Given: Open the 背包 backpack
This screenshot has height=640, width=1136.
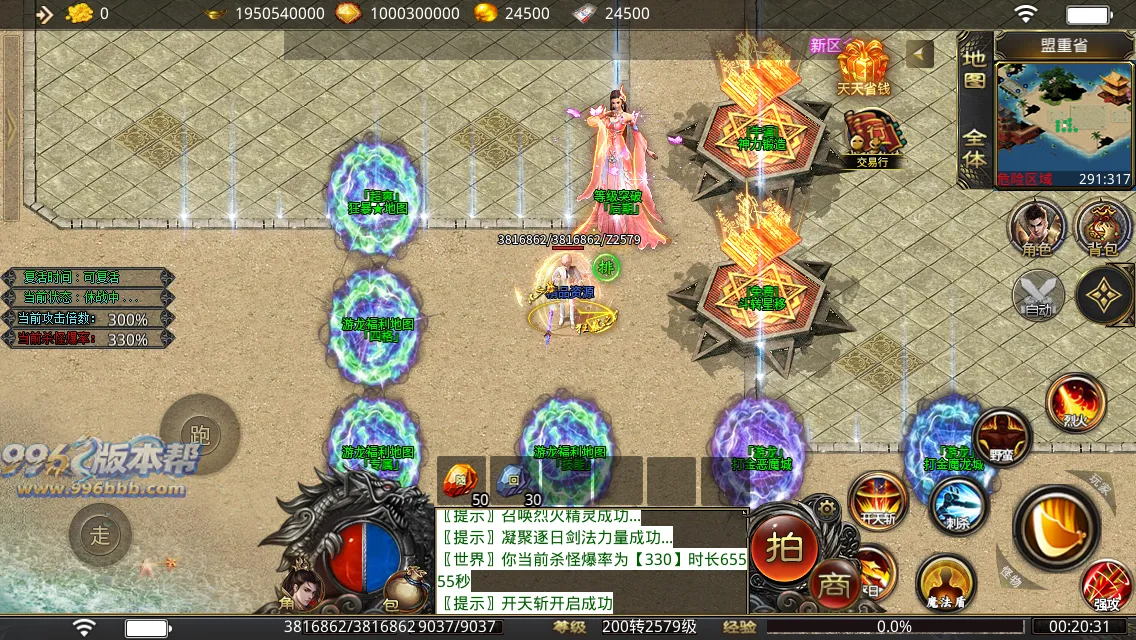Looking at the screenshot, I should pos(1103,225).
